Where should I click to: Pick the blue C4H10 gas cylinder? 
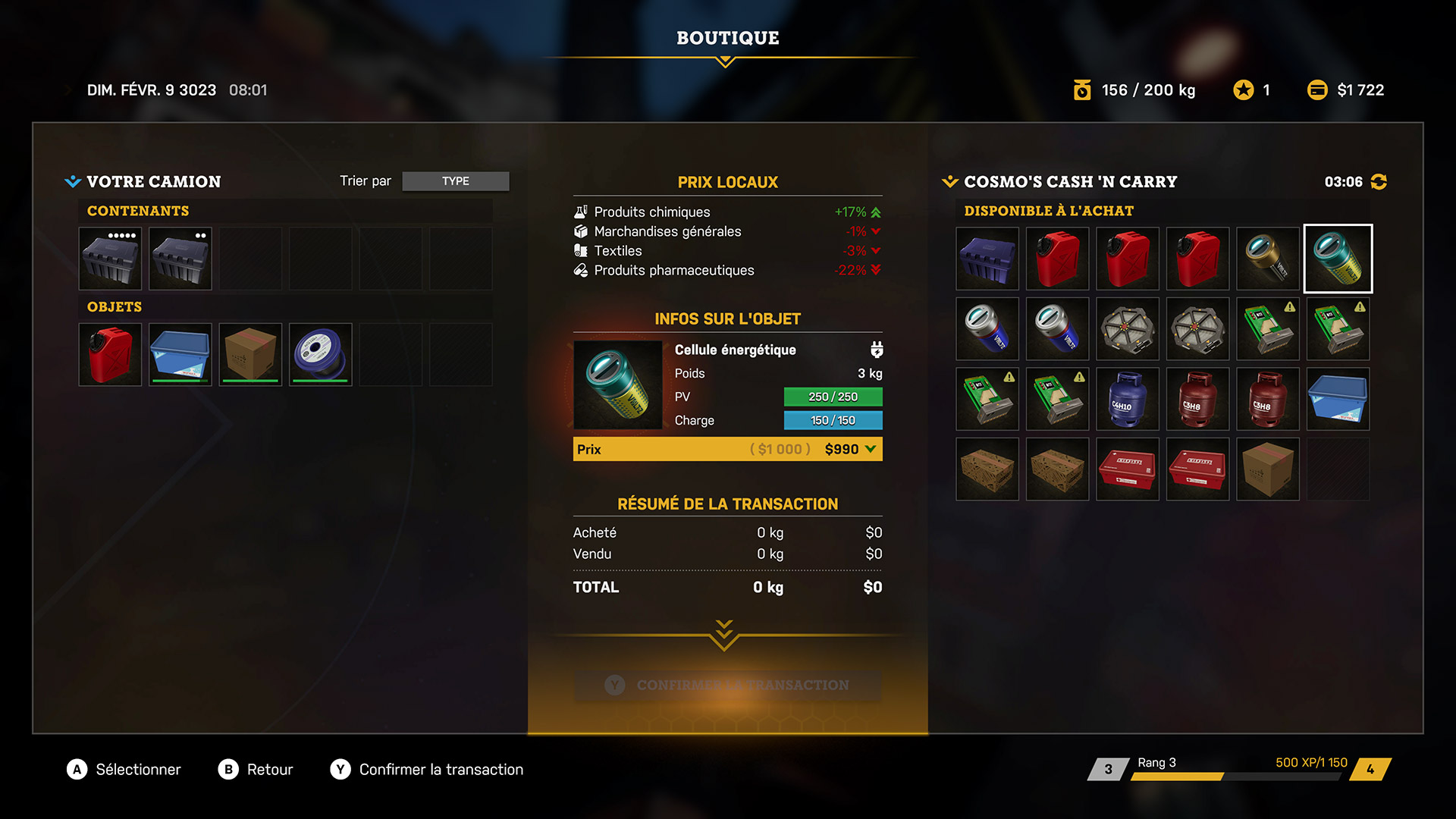[1128, 399]
